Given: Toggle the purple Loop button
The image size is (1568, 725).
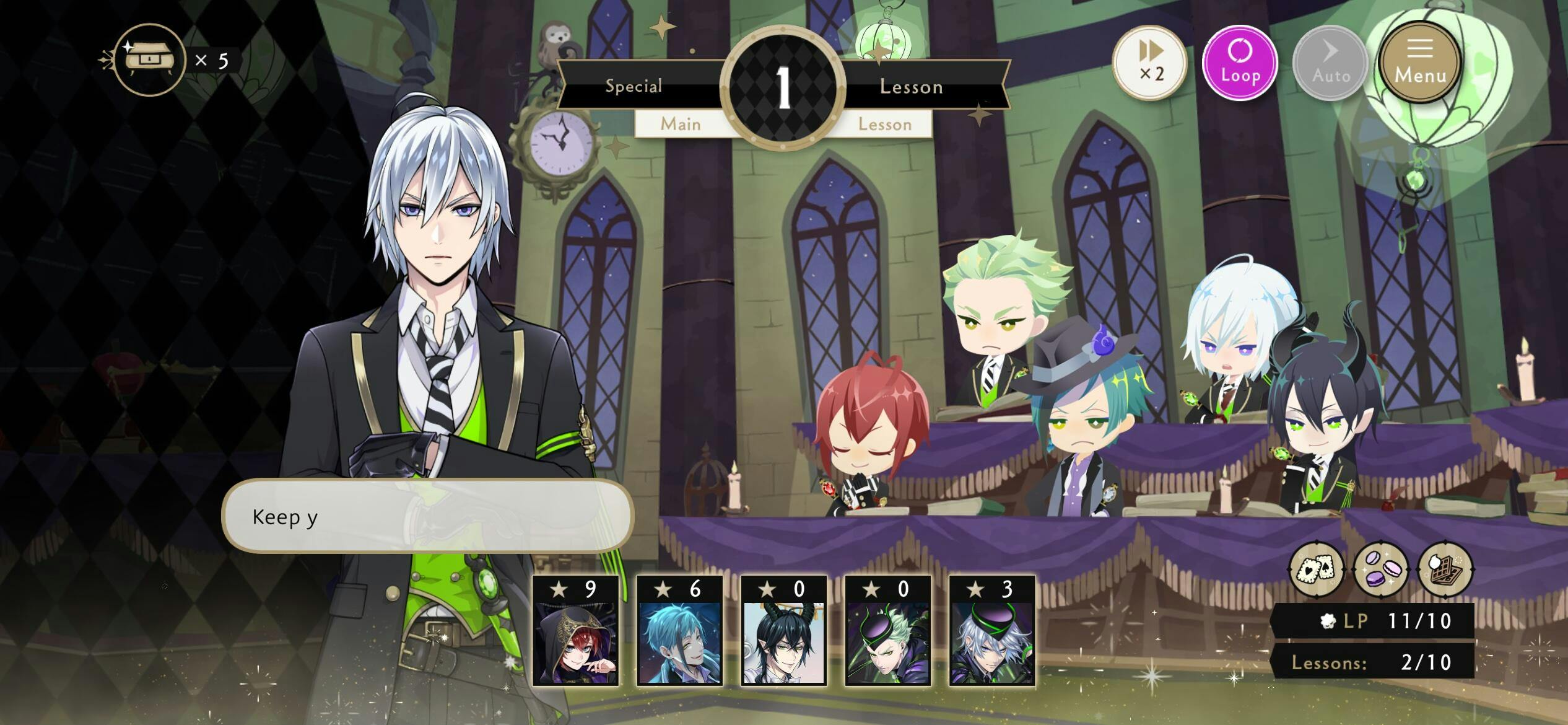Looking at the screenshot, I should click(x=1240, y=63).
